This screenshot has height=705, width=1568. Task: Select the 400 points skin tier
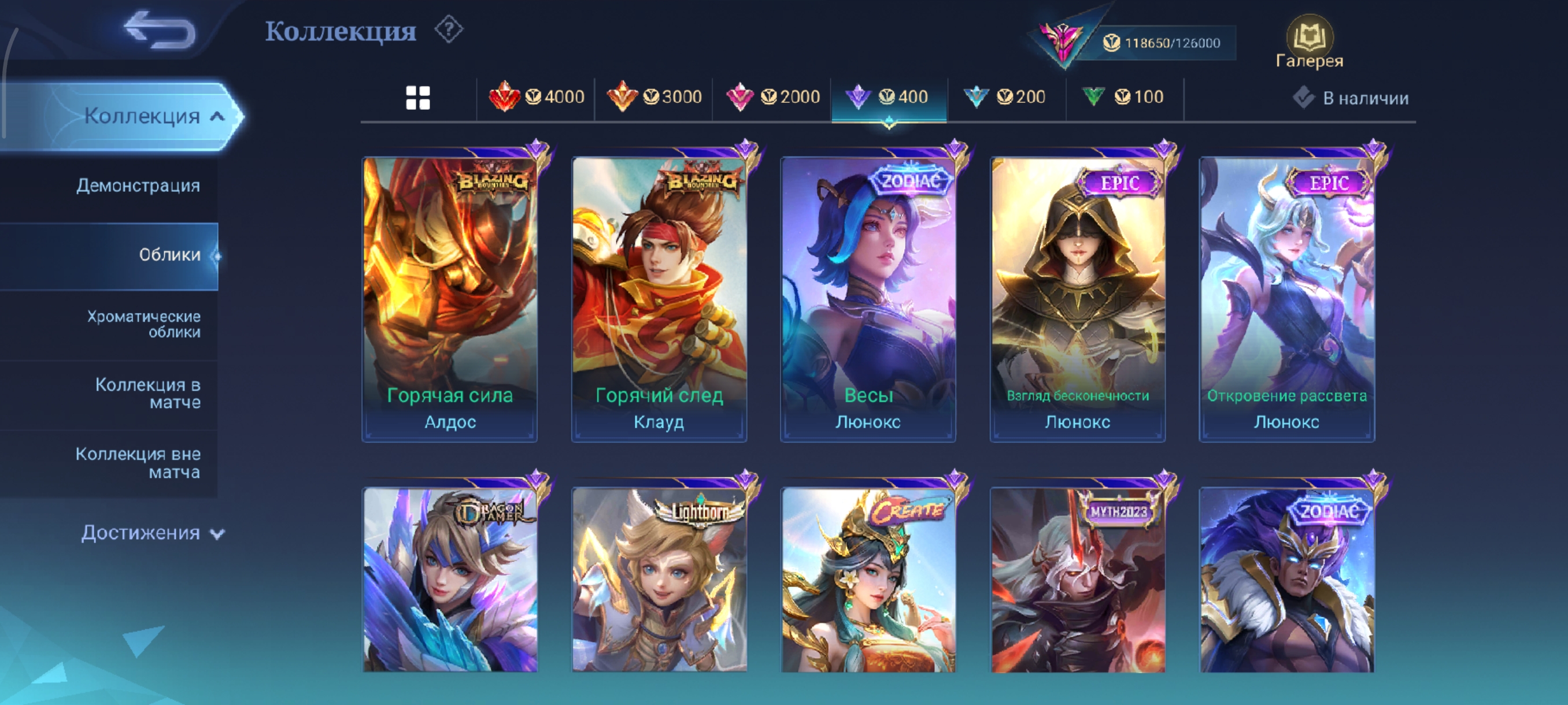(889, 97)
